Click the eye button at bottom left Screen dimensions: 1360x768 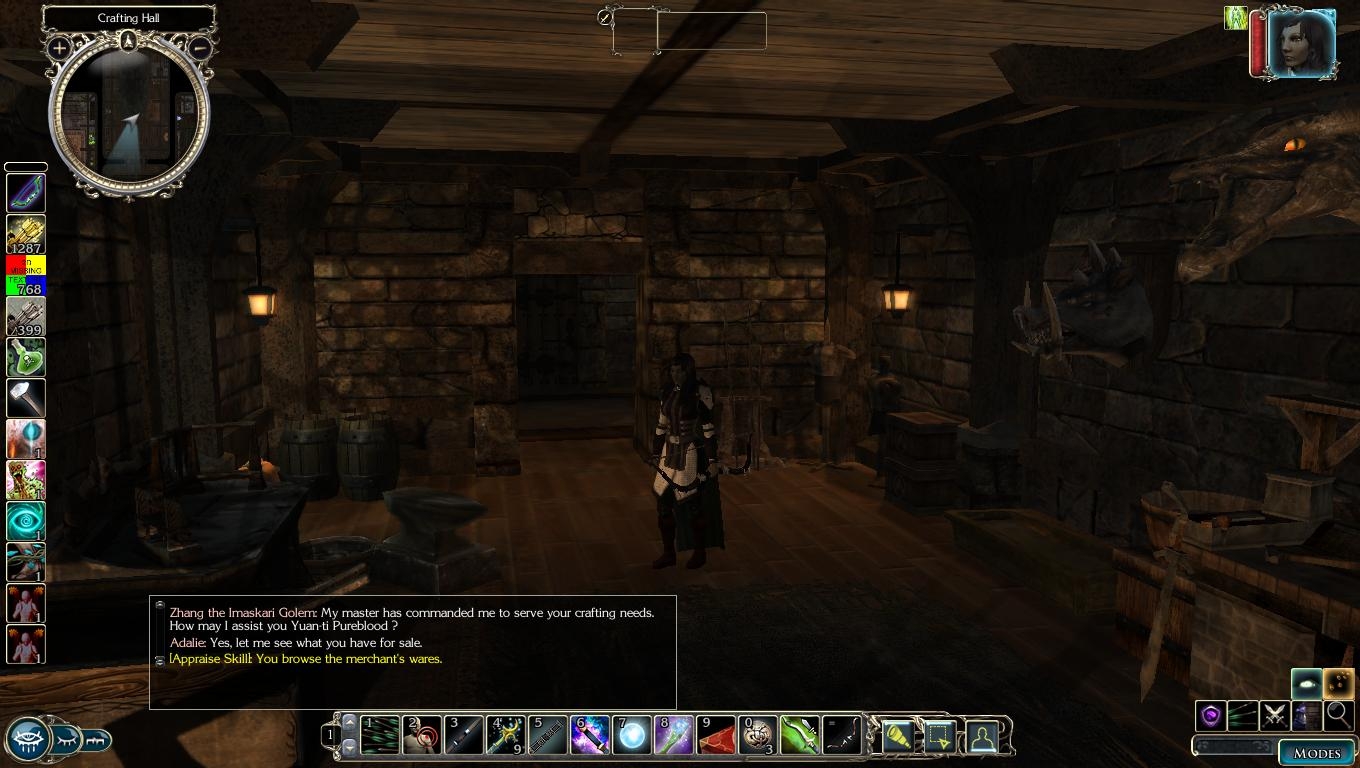coord(27,740)
